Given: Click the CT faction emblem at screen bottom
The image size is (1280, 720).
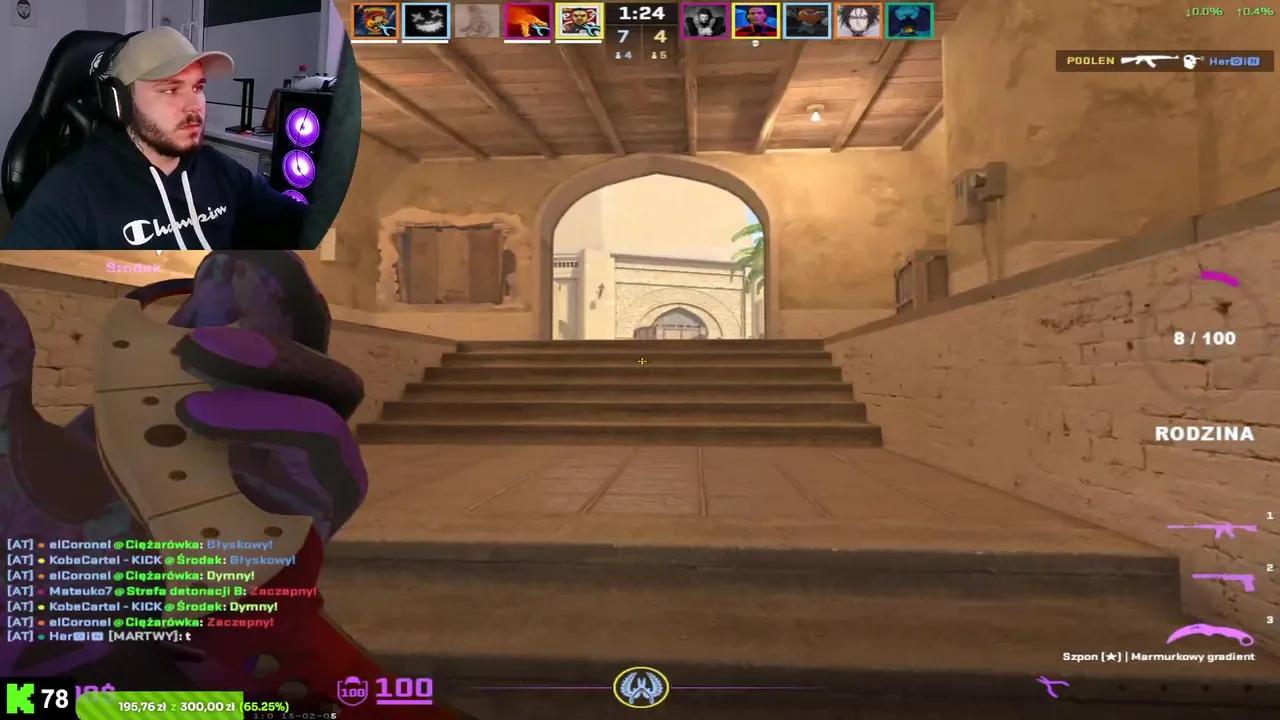Looking at the screenshot, I should (x=641, y=686).
